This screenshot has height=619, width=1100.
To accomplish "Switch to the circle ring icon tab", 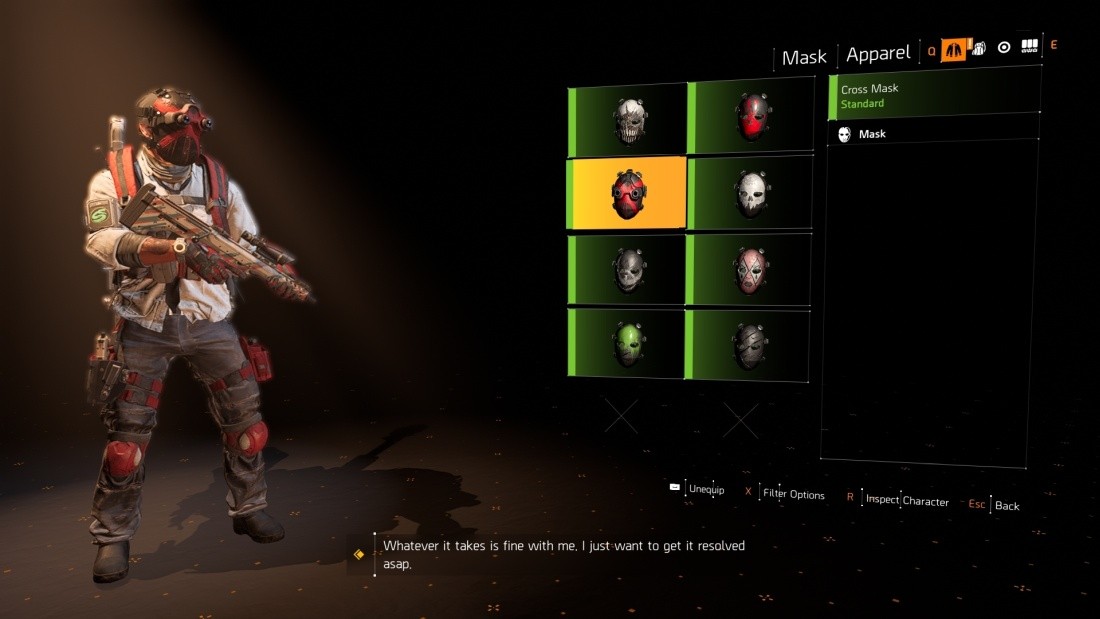I will coord(1004,48).
